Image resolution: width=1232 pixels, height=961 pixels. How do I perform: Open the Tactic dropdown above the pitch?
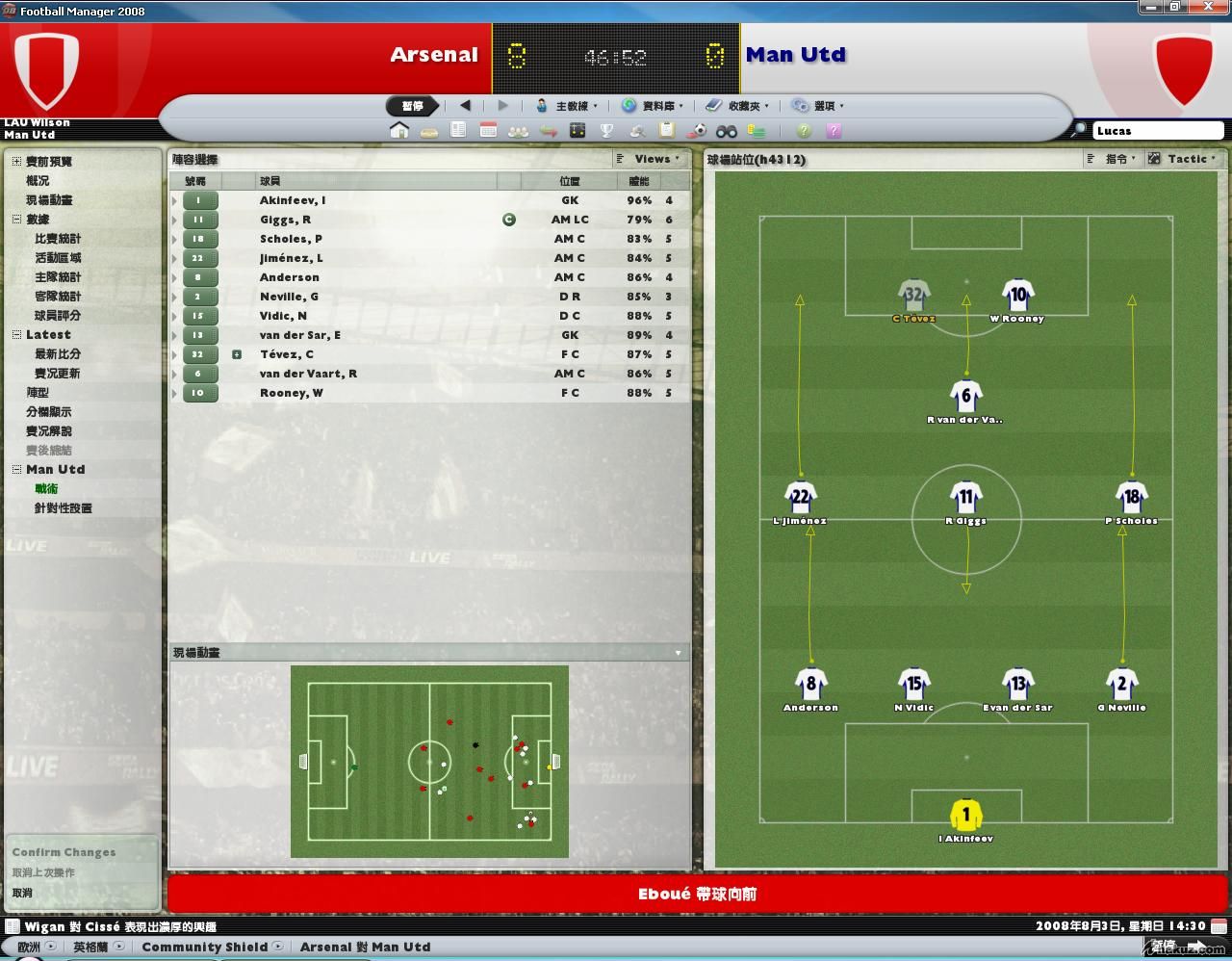pos(1183,159)
